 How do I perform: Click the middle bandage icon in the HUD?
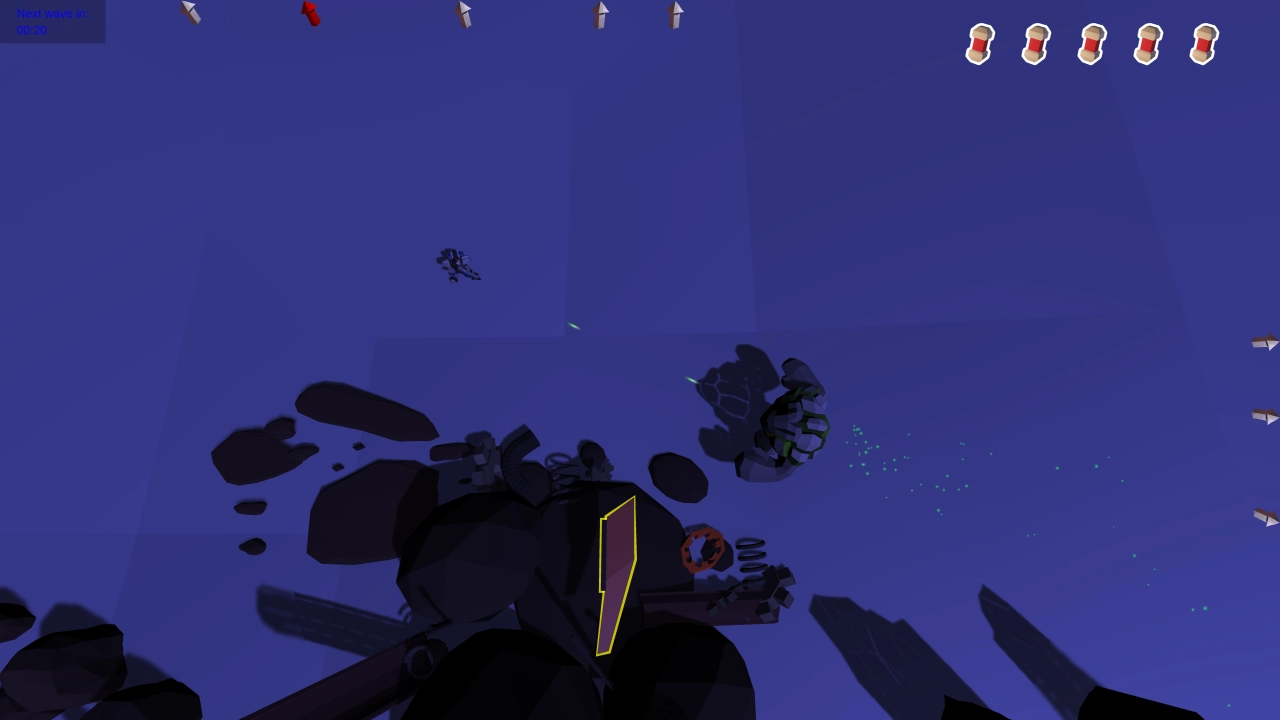(1090, 44)
